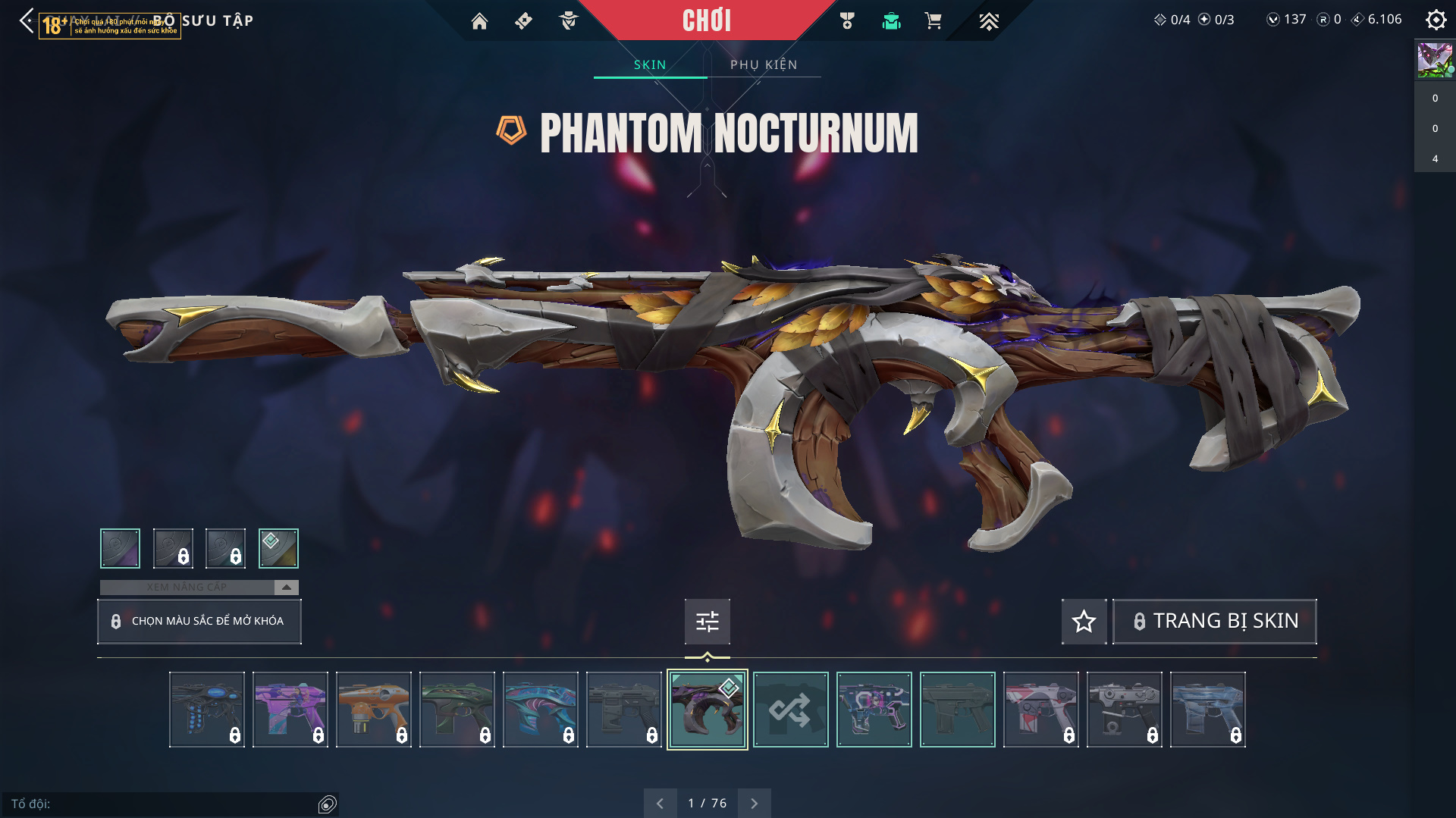Choose the selected Nocturnum Phantom thumbnail
1456x818 pixels.
pyautogui.click(x=707, y=710)
